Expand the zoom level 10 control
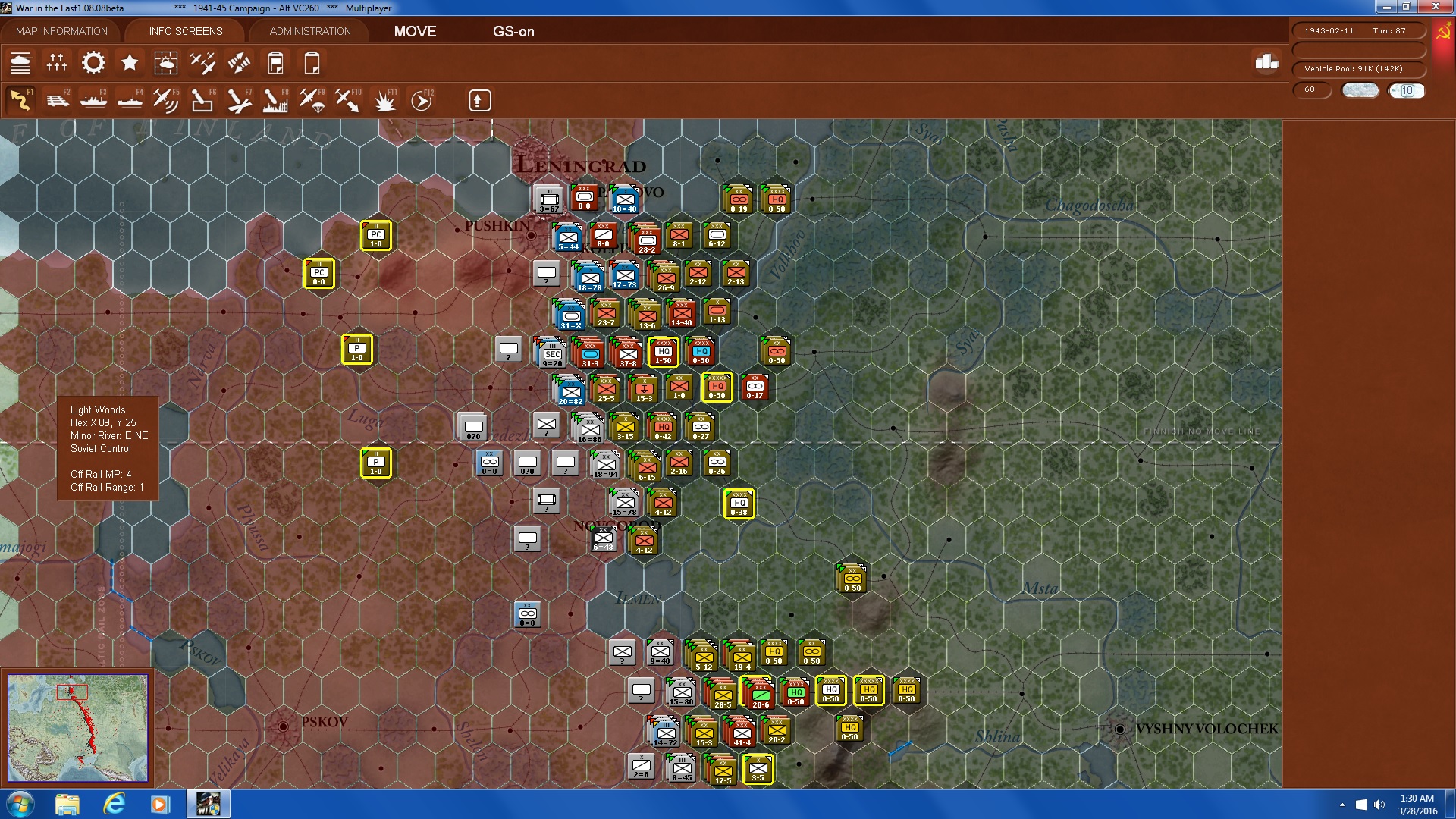The height and width of the screenshot is (819, 1456). coord(1407,90)
